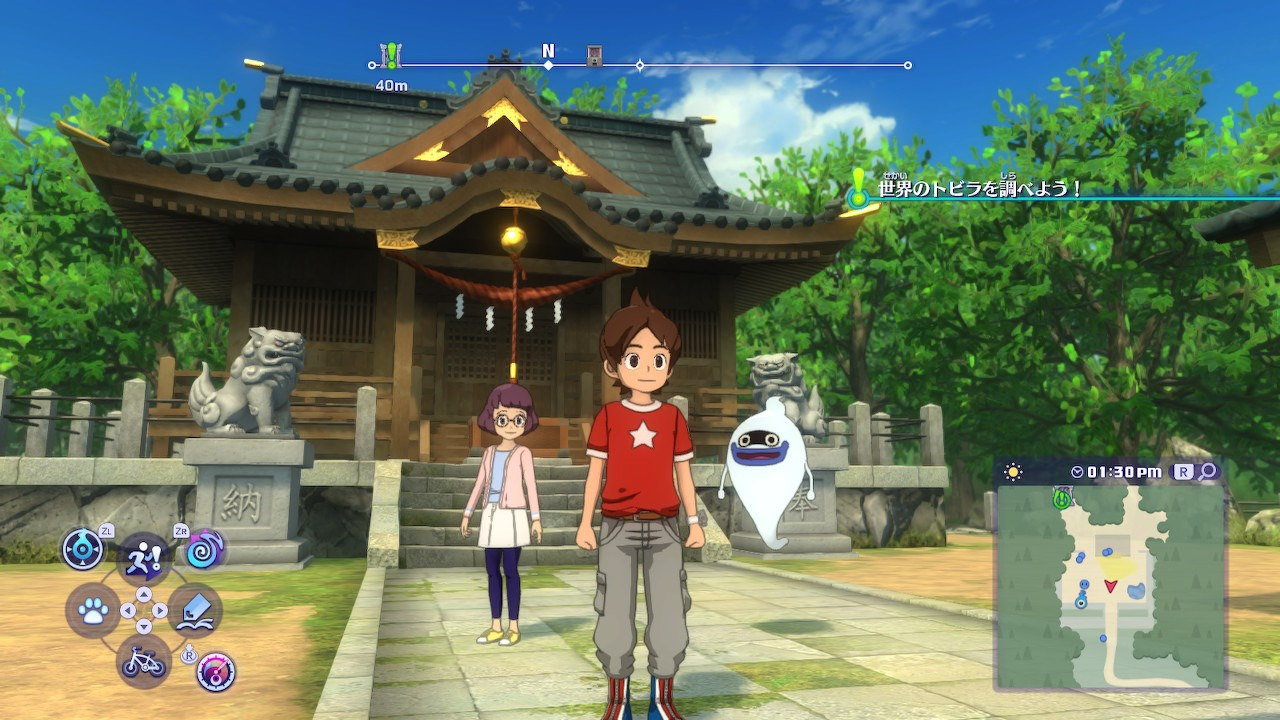The image size is (1280, 720).
Task: Click the quest objective tracker text
Action: [980, 188]
